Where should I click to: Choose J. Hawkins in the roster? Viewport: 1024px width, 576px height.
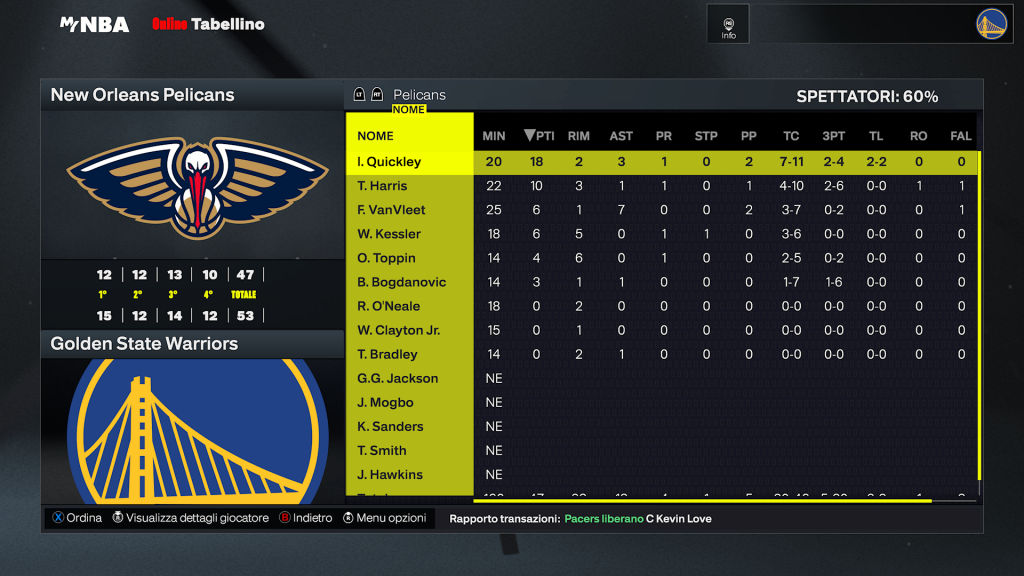[x=390, y=474]
